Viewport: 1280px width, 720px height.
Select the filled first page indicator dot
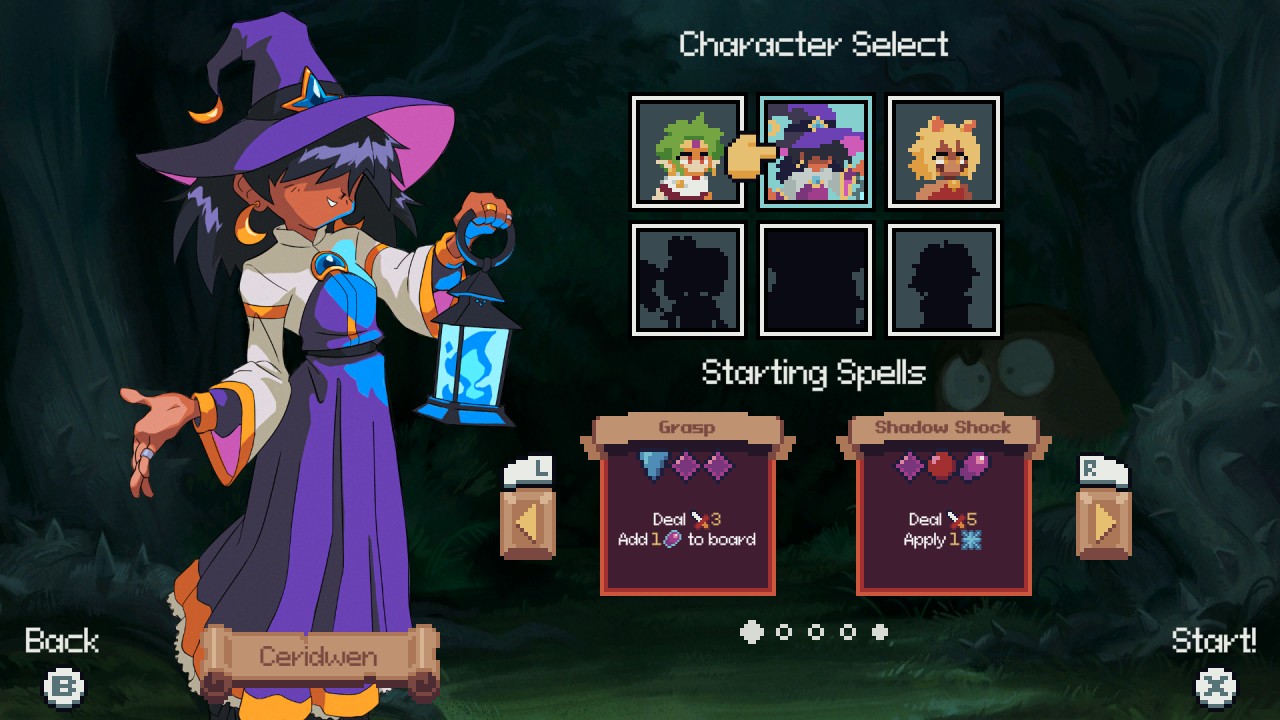pos(750,632)
